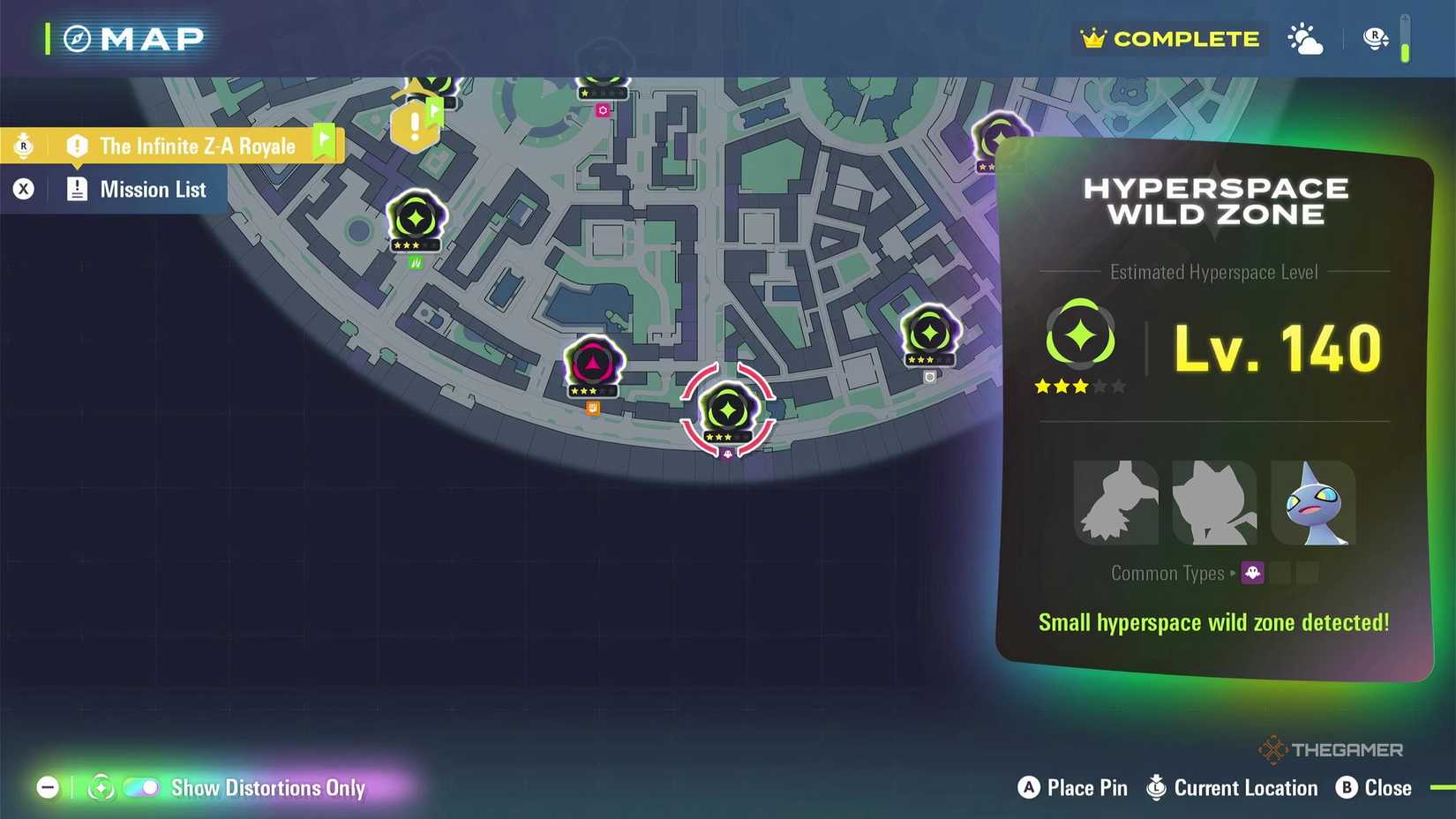Click the weather forecast icon in the top bar
Screen dimensions: 1456x819
pos(1305,39)
